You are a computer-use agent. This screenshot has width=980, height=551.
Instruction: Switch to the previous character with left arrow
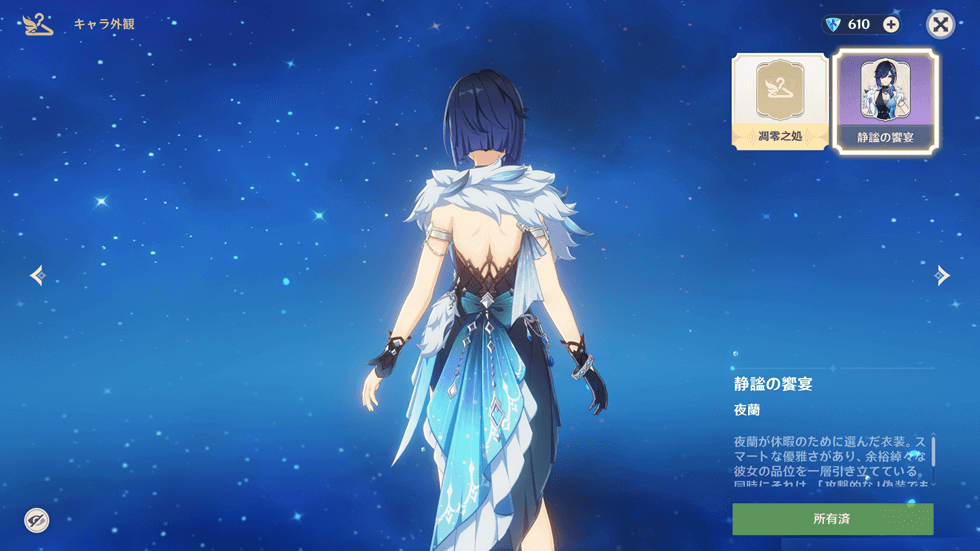pyautogui.click(x=37, y=275)
